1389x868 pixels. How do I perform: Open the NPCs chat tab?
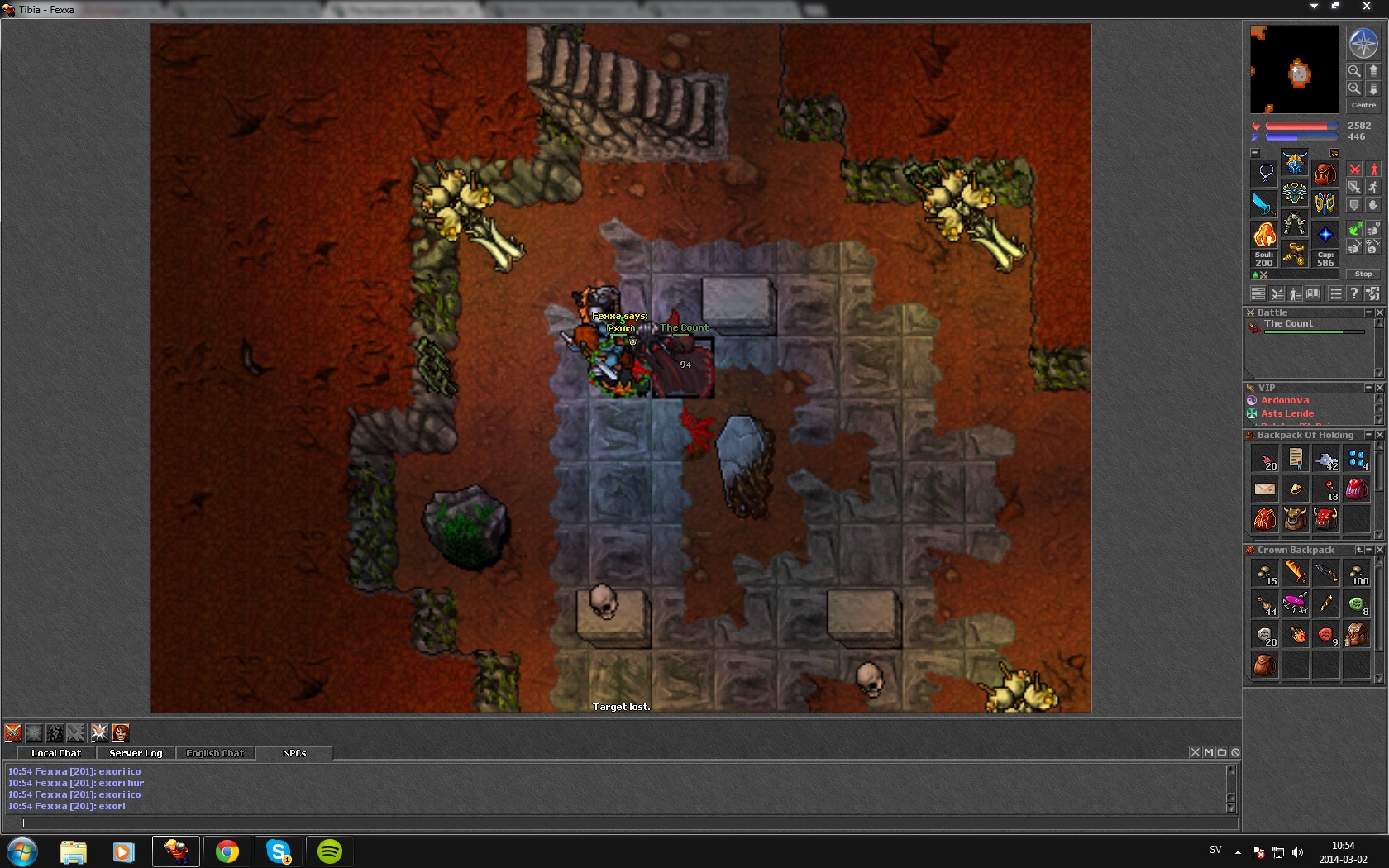(x=294, y=753)
